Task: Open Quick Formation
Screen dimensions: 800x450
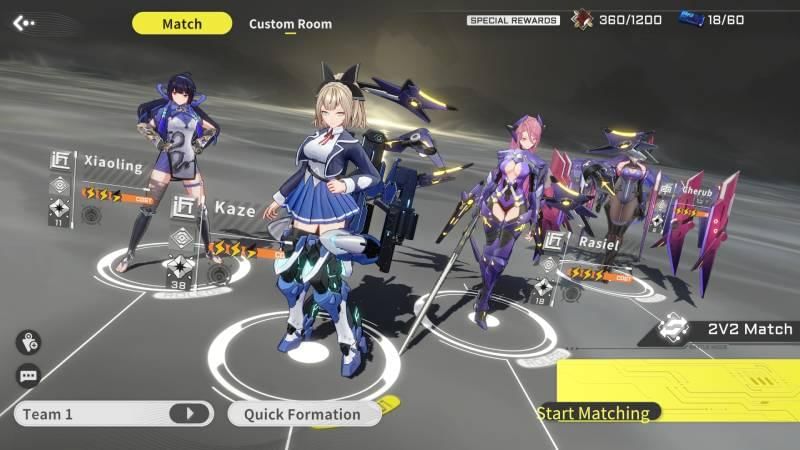Action: 302,414
